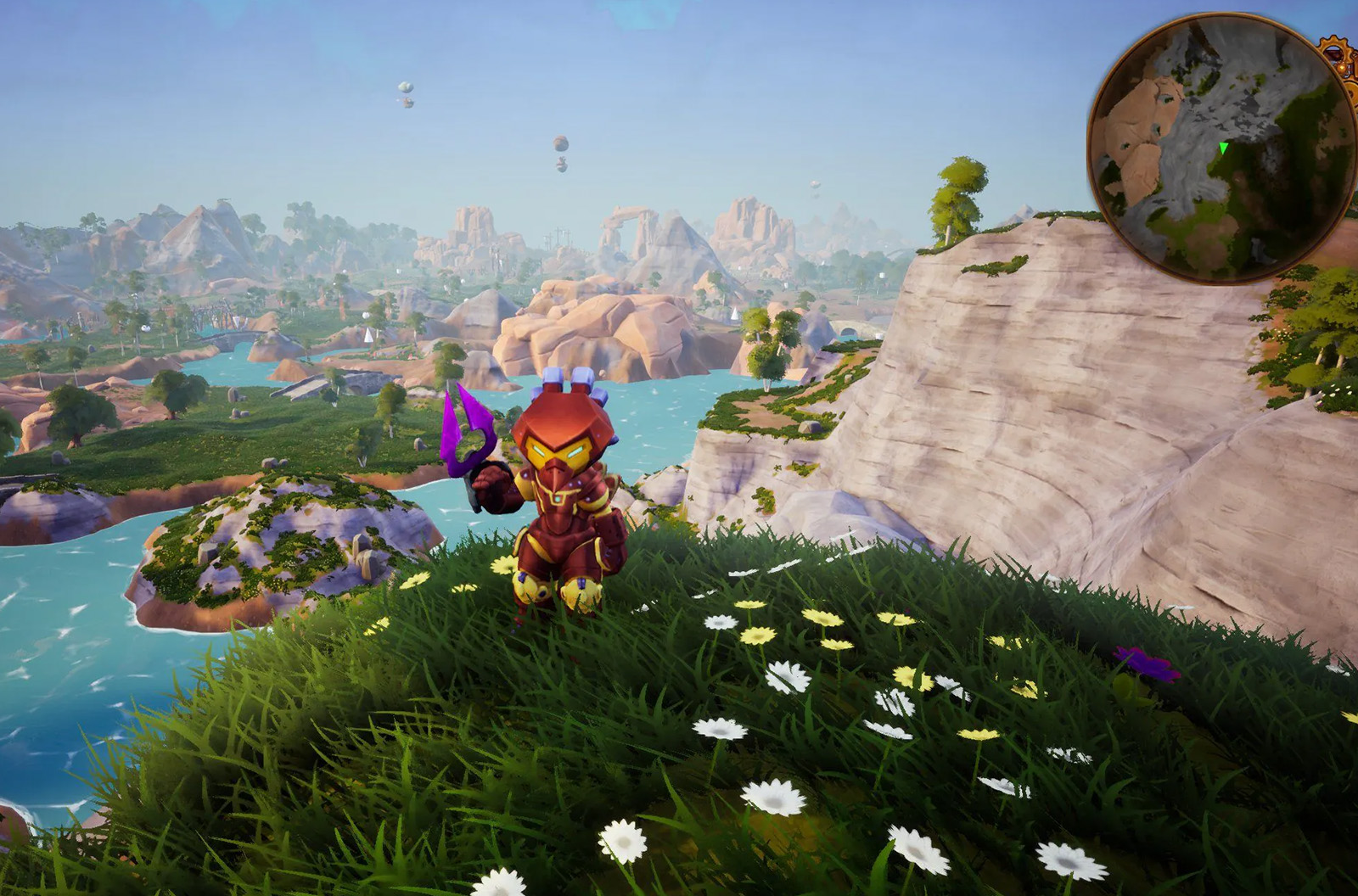
Task: Select the green player arrow on the minimap
Action: pyautogui.click(x=1223, y=148)
